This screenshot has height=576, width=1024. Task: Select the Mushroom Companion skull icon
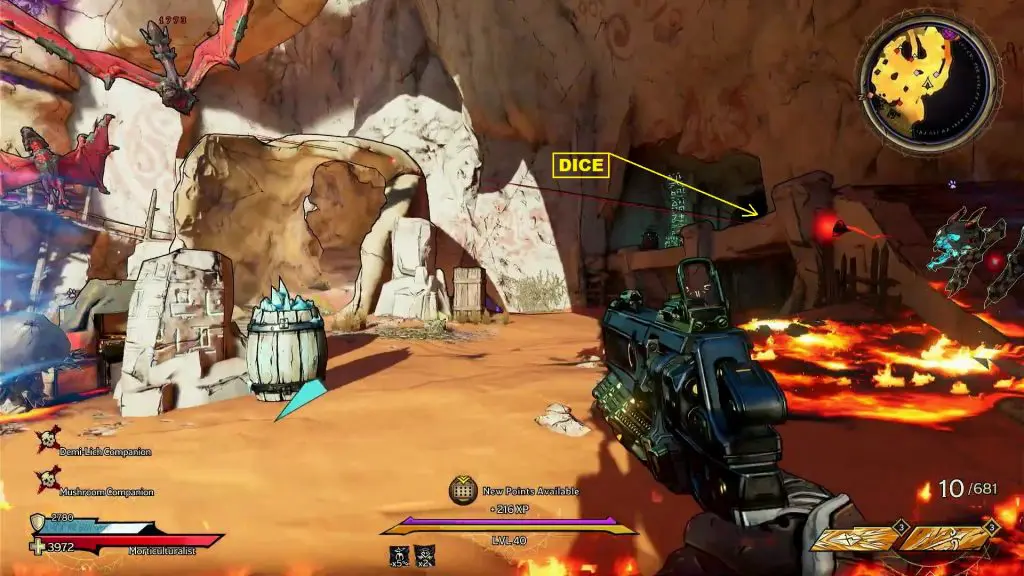(47, 480)
